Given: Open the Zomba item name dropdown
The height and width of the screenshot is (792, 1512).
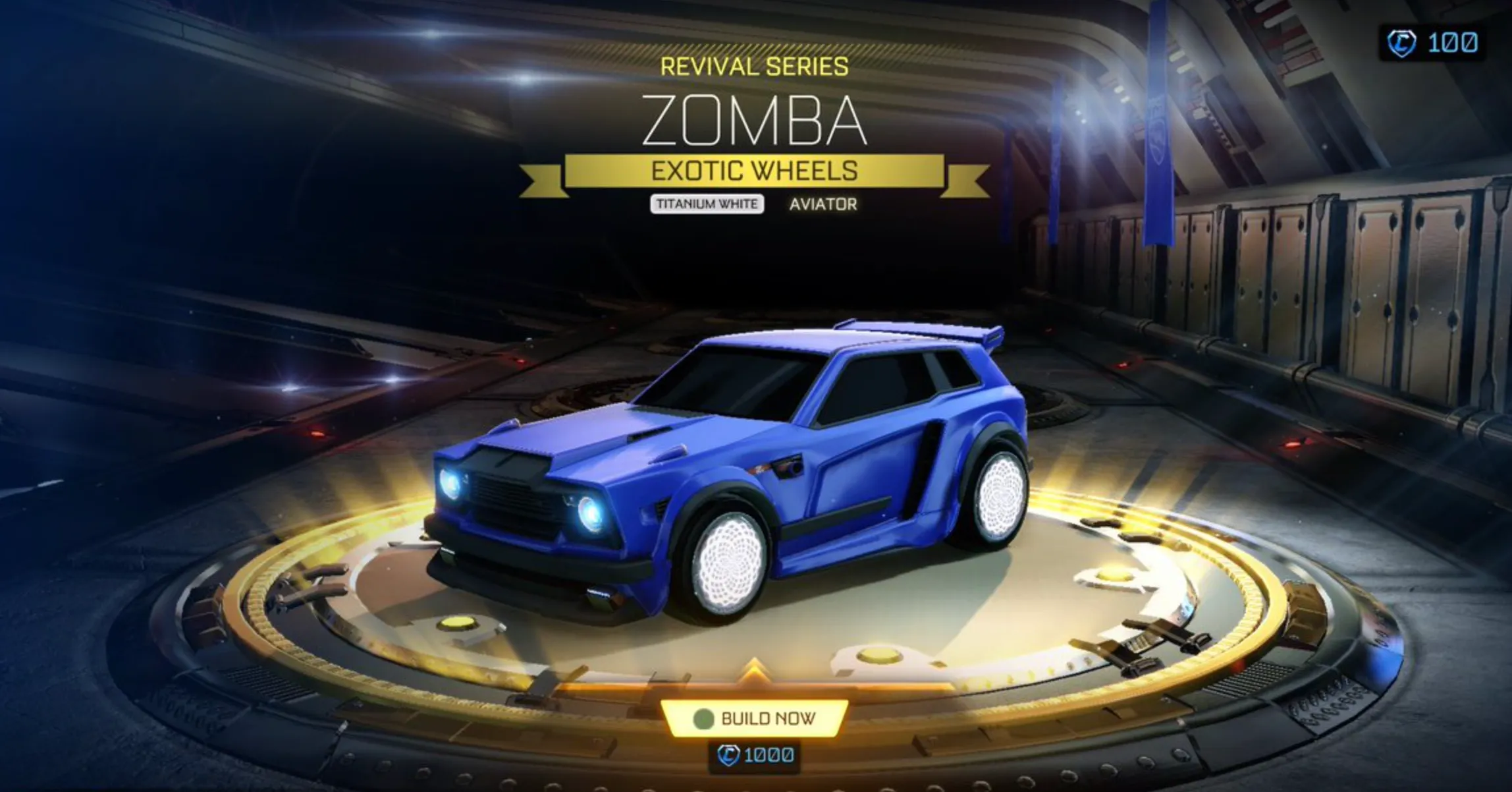Looking at the screenshot, I should point(755,120).
